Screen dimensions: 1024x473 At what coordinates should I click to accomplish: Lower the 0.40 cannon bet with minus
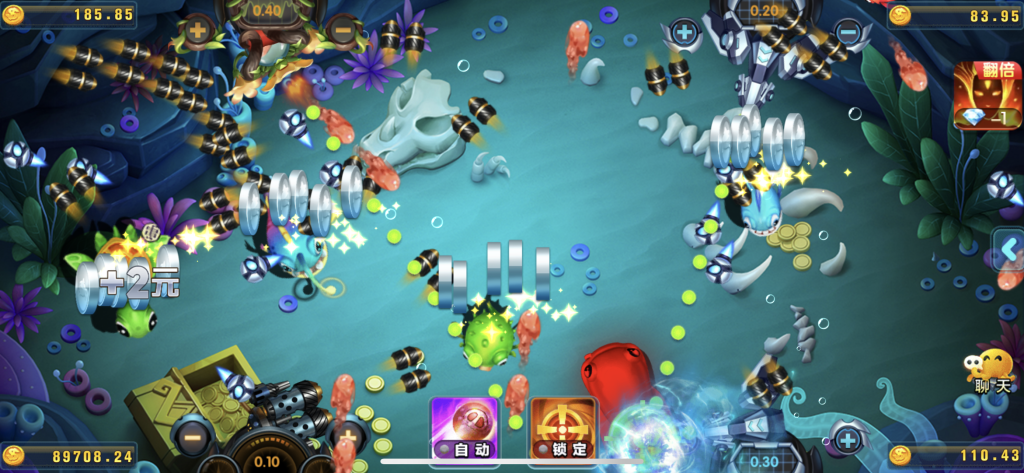(x=342, y=31)
